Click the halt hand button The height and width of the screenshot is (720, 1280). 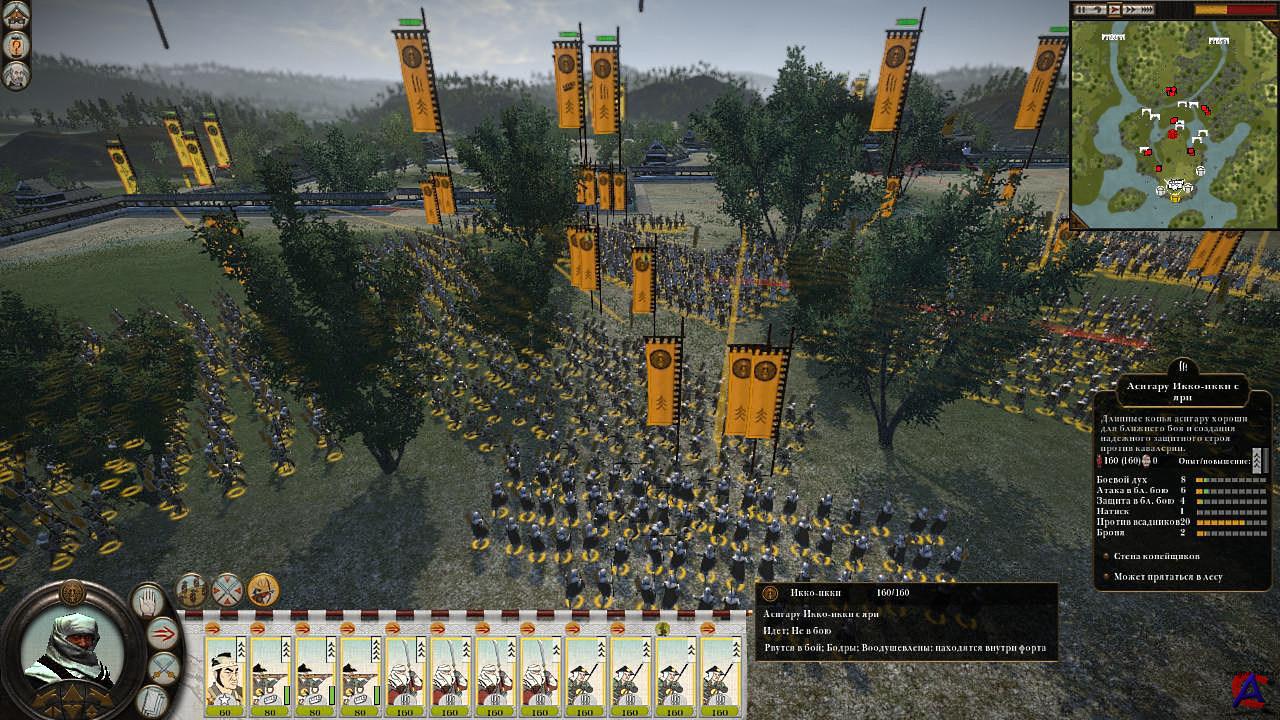coord(148,601)
